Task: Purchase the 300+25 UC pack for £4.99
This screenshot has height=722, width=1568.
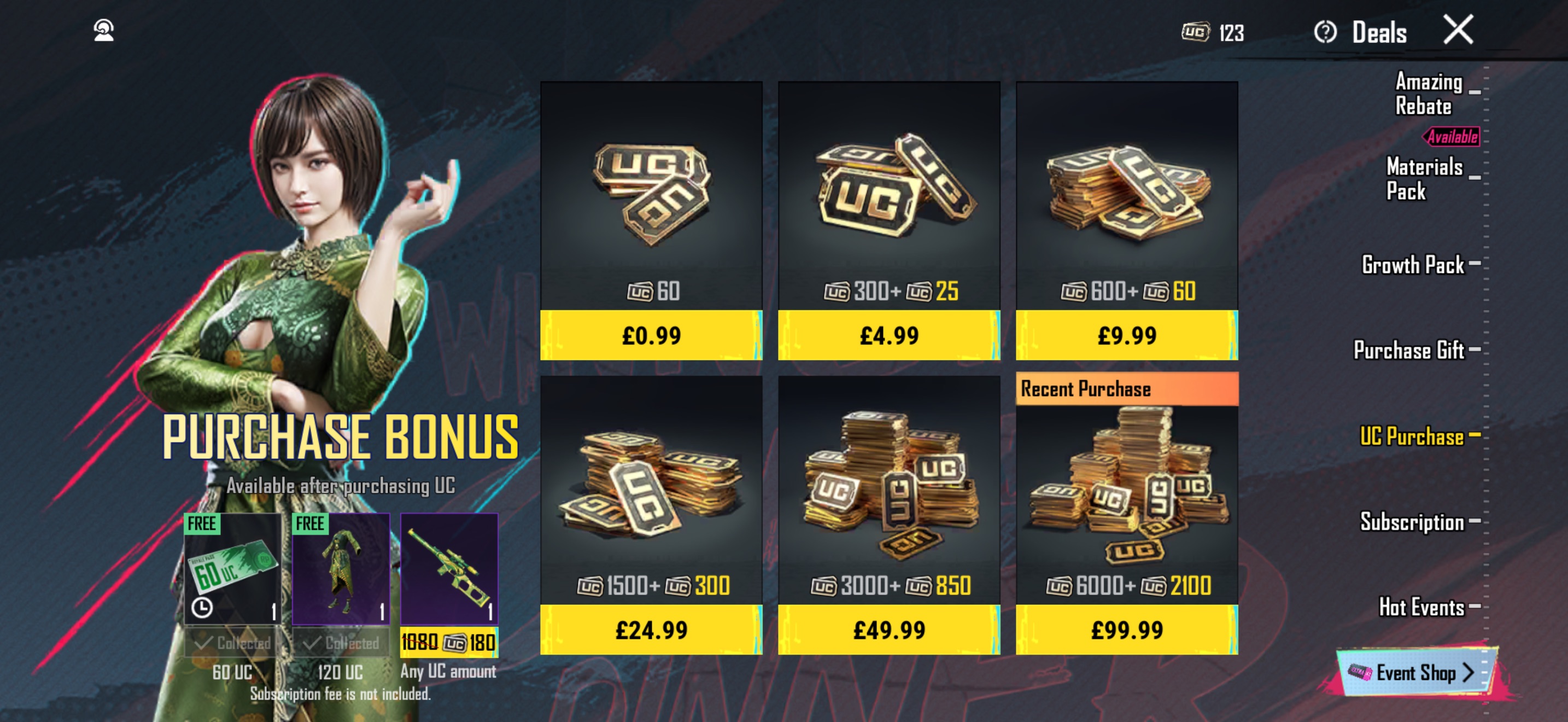Action: [x=888, y=335]
